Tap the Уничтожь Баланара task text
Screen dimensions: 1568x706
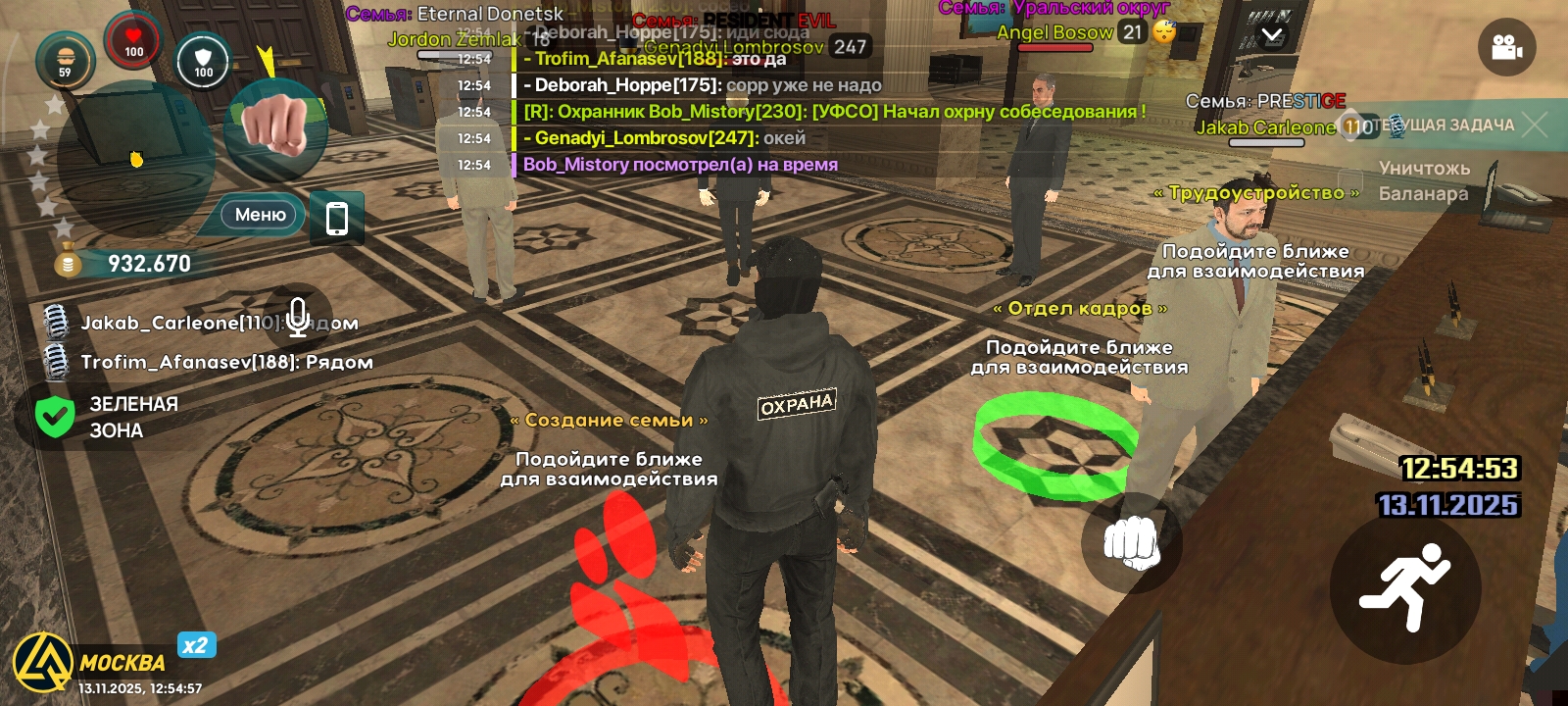pos(1423,182)
